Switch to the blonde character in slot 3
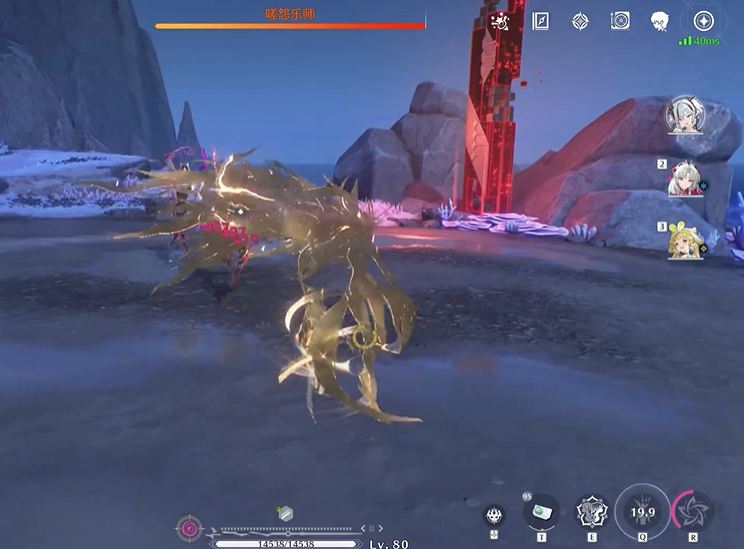 [x=686, y=241]
